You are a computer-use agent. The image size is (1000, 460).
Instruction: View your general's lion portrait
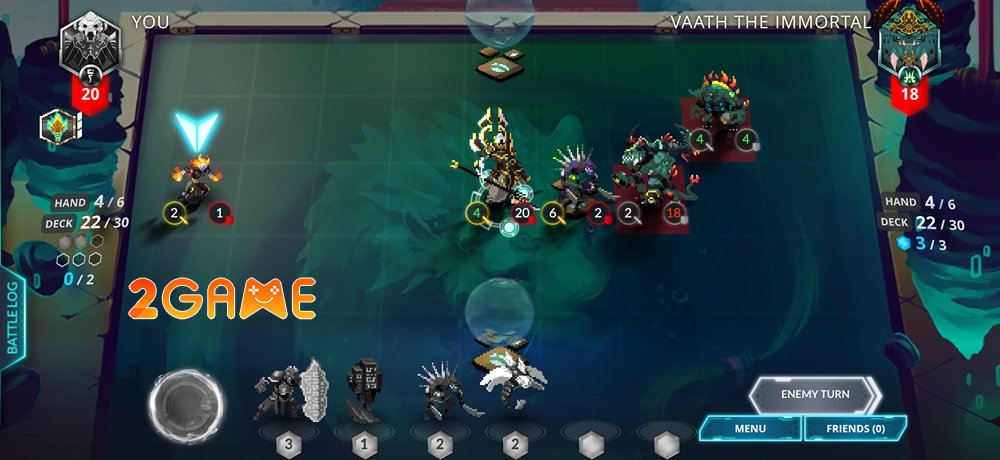pyautogui.click(x=89, y=45)
